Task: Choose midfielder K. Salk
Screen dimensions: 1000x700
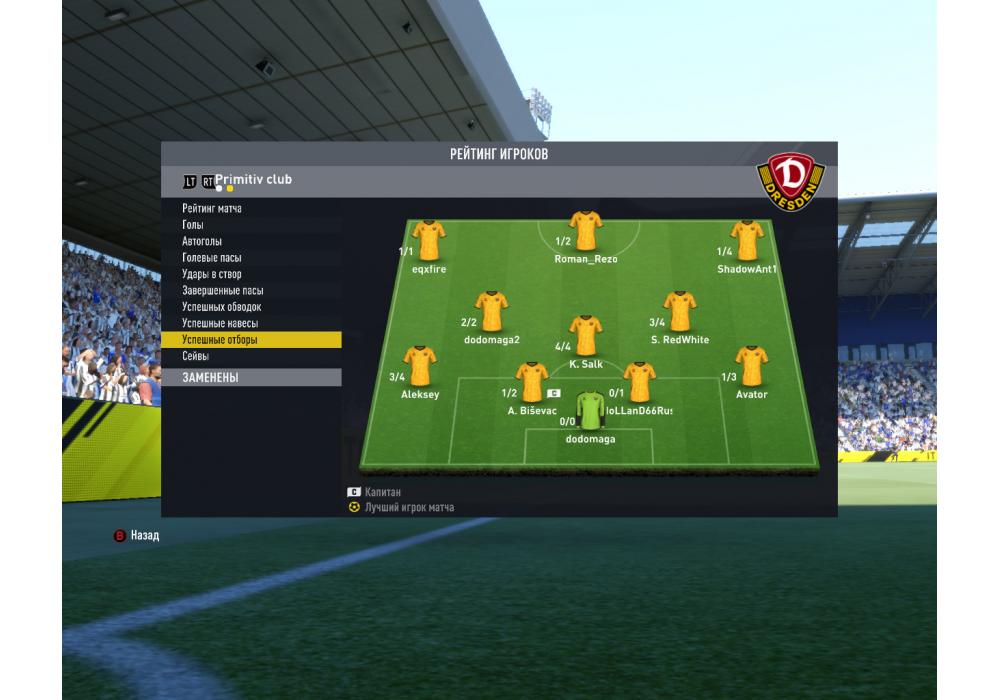Action: point(585,336)
